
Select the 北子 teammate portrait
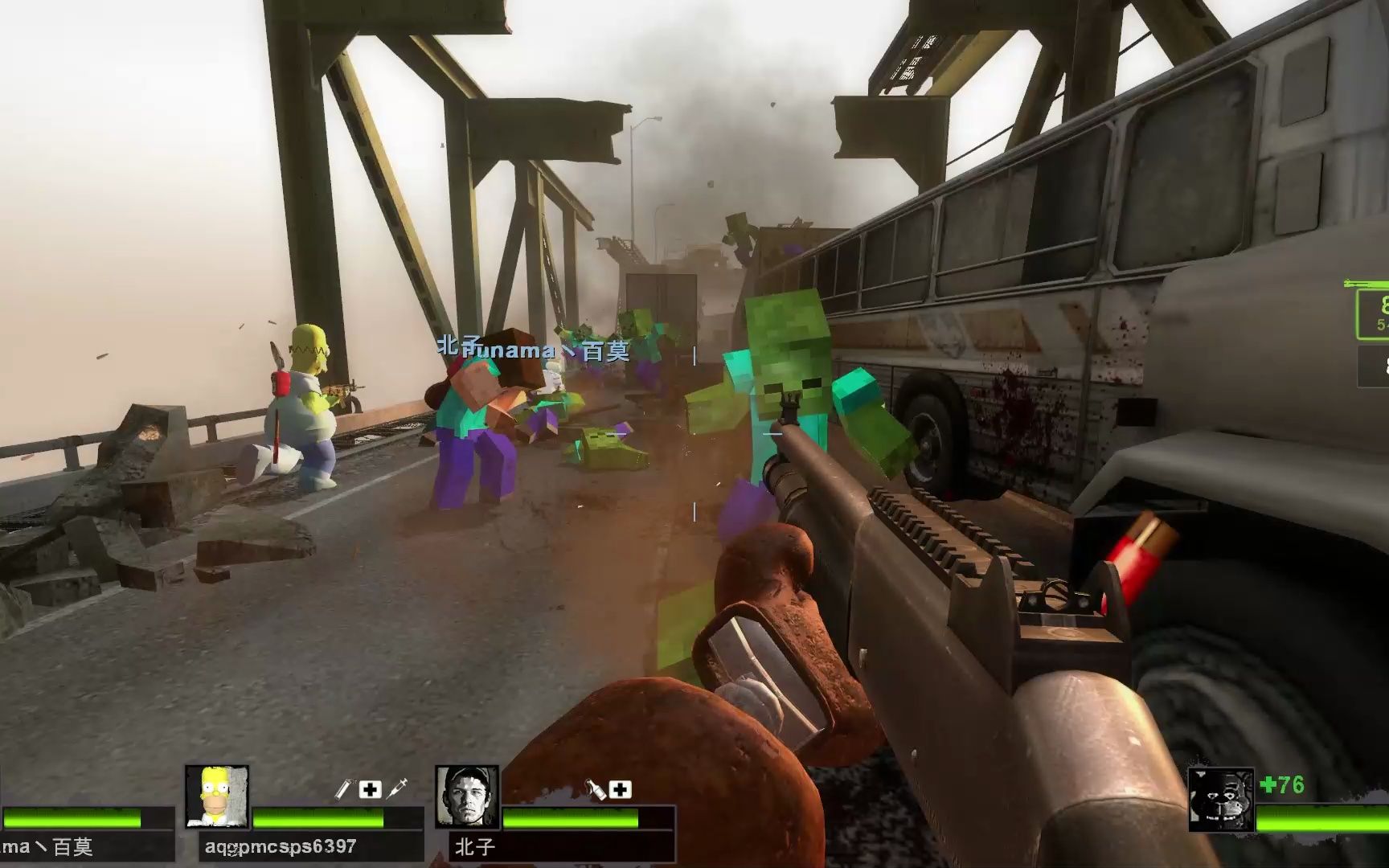point(467,796)
